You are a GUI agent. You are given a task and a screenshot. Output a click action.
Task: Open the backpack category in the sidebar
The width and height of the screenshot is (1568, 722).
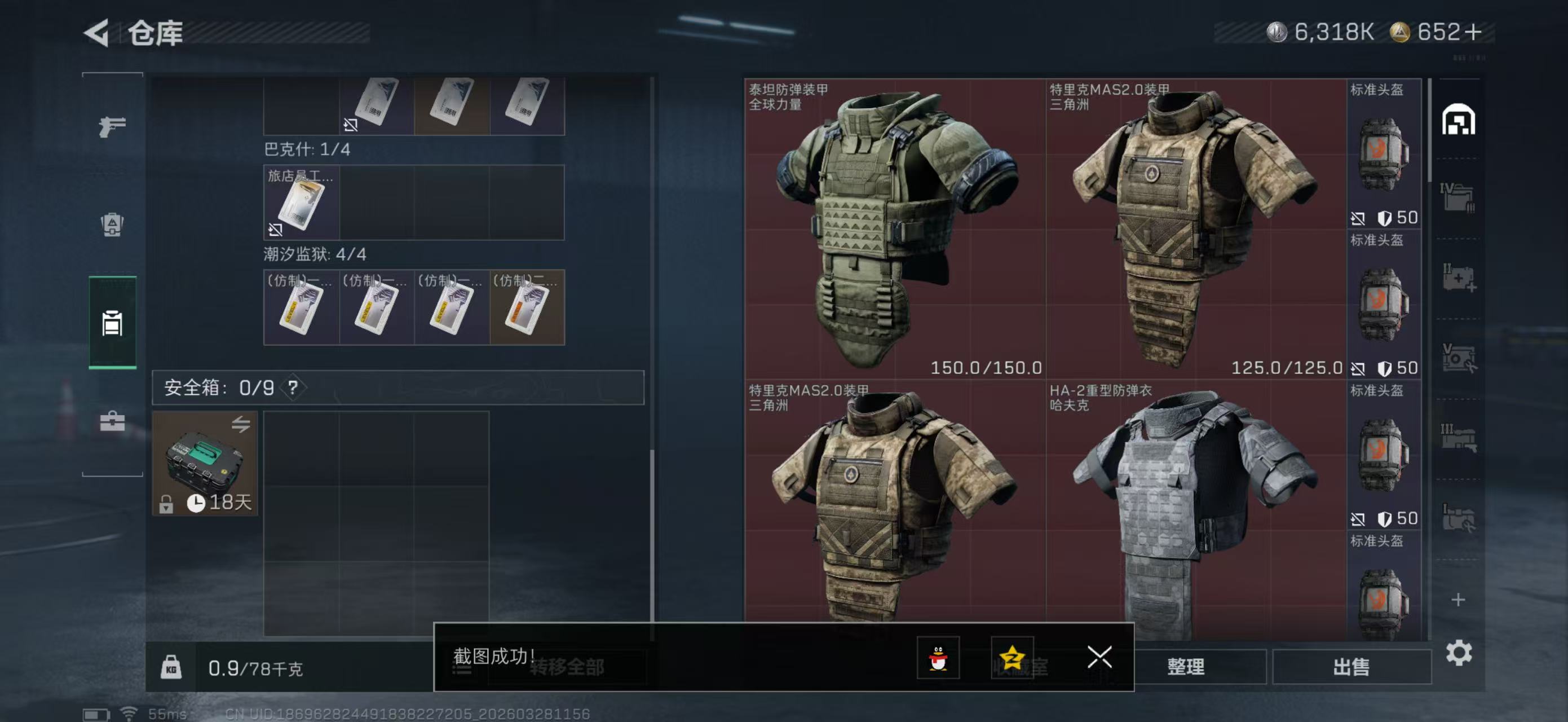(113, 226)
